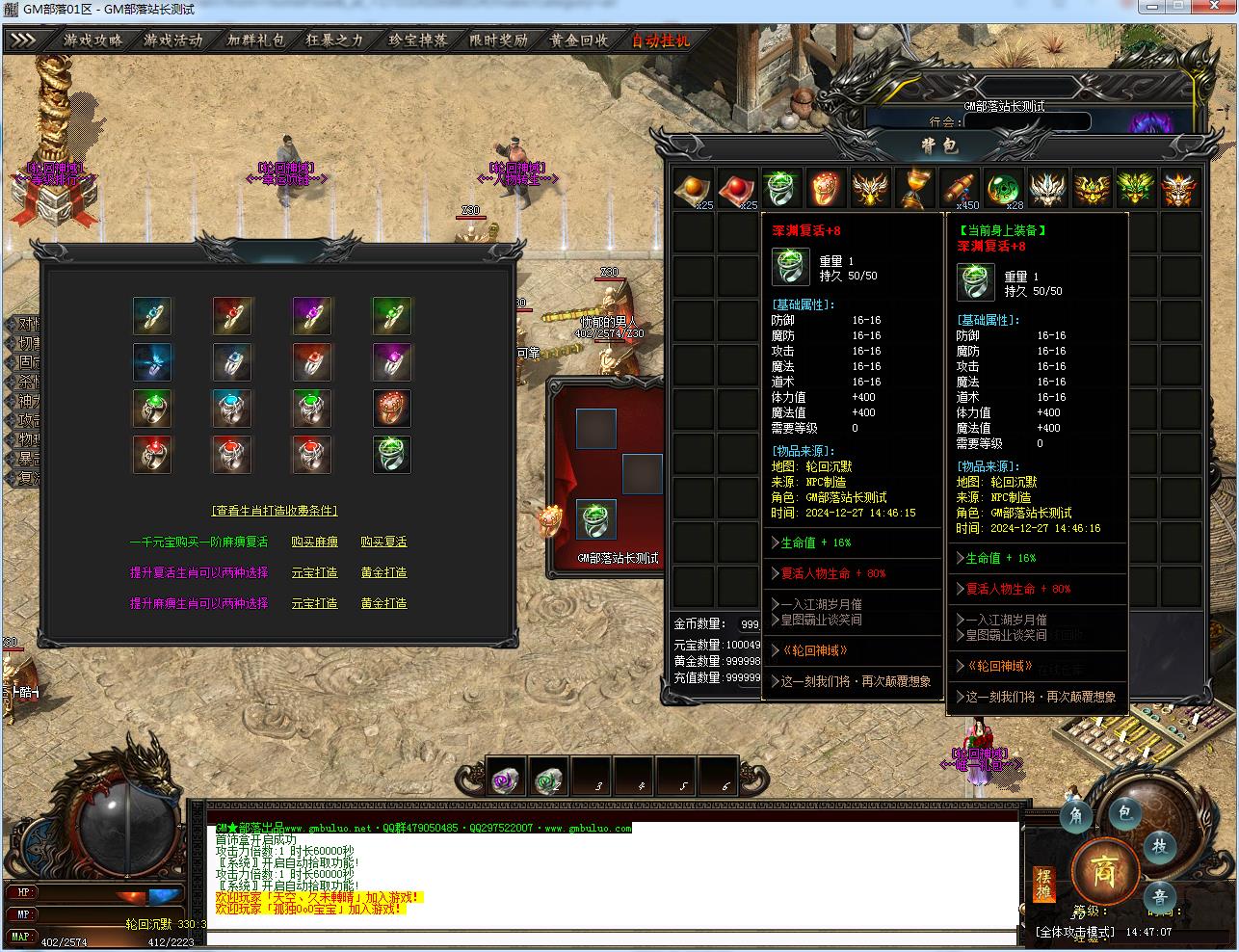
Task: Click the 摆摊 stall button
Action: [x=1043, y=885]
